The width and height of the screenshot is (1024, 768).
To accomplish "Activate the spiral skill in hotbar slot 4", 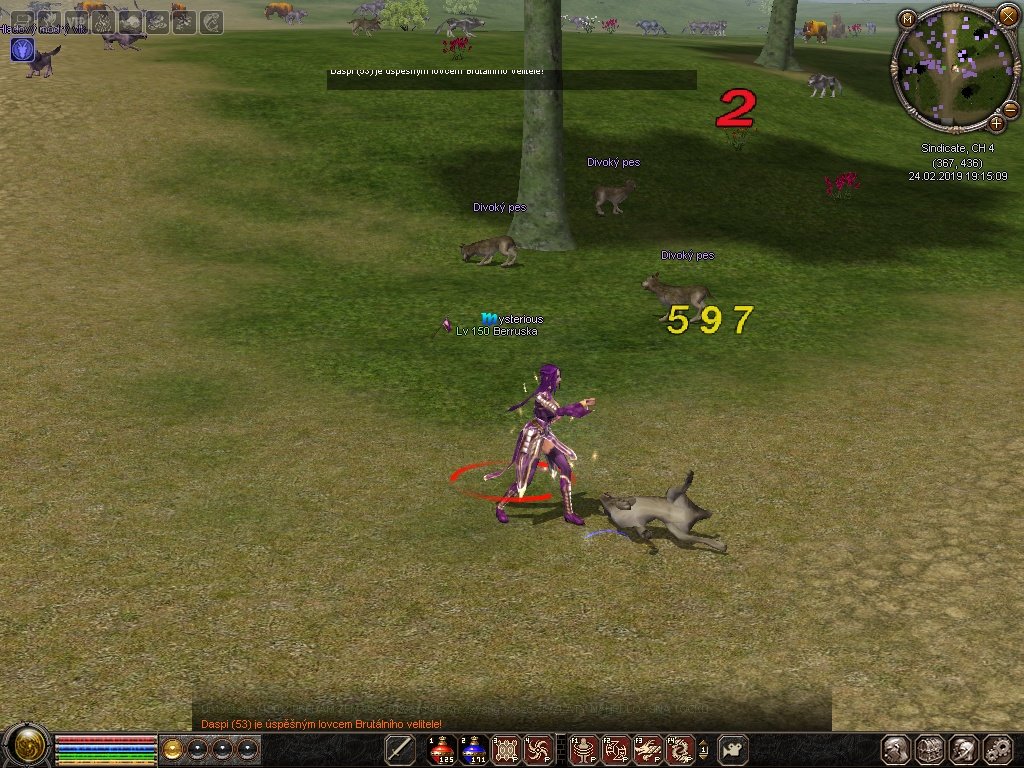I will click(x=538, y=749).
